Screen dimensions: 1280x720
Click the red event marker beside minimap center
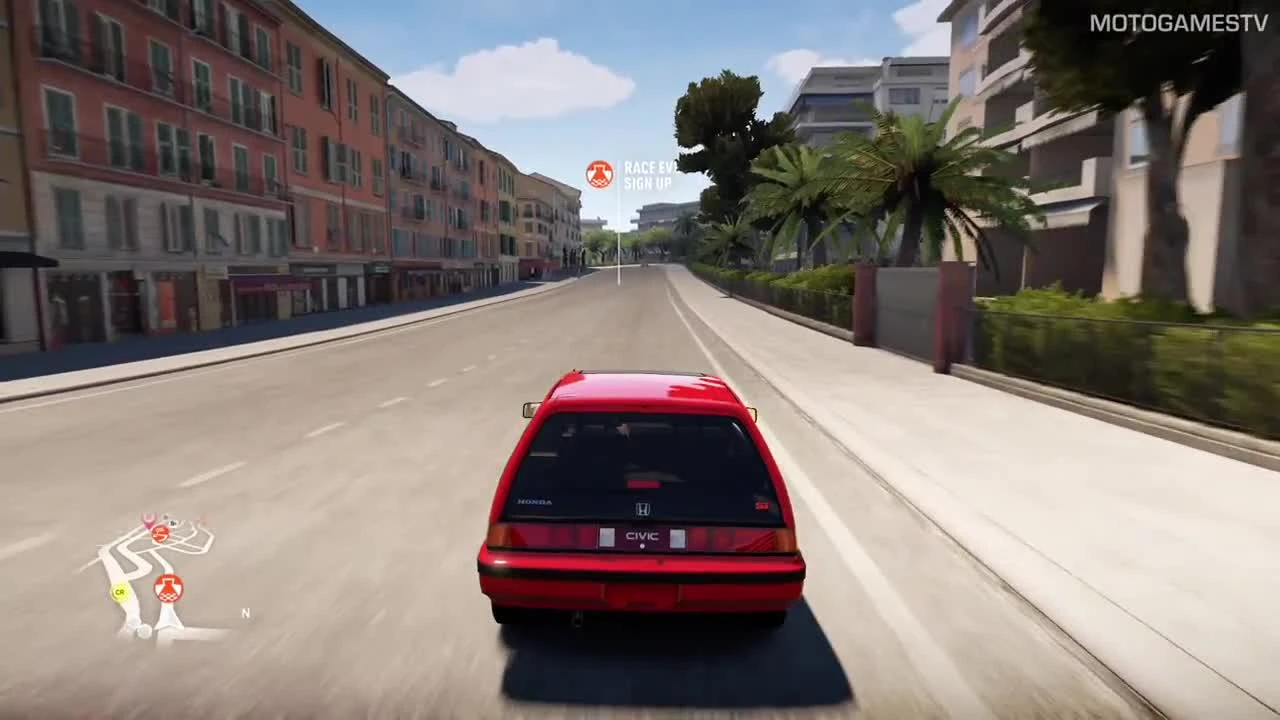tap(160, 534)
